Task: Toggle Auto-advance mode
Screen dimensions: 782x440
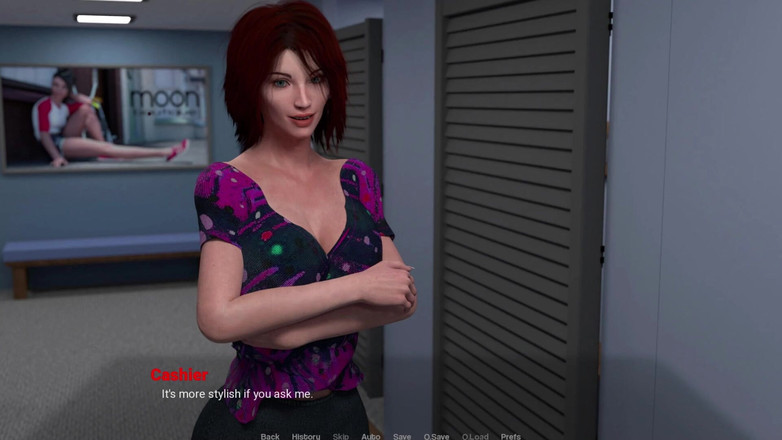Action: (x=370, y=436)
